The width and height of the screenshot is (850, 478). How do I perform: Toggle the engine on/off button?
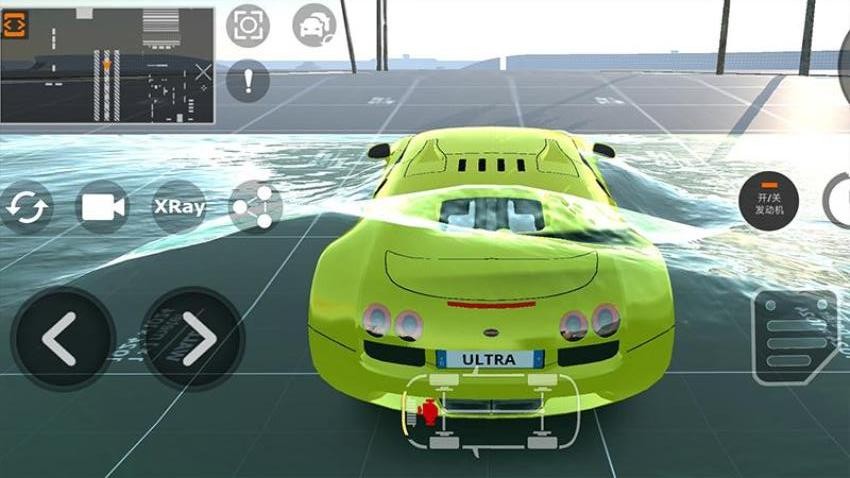click(768, 200)
